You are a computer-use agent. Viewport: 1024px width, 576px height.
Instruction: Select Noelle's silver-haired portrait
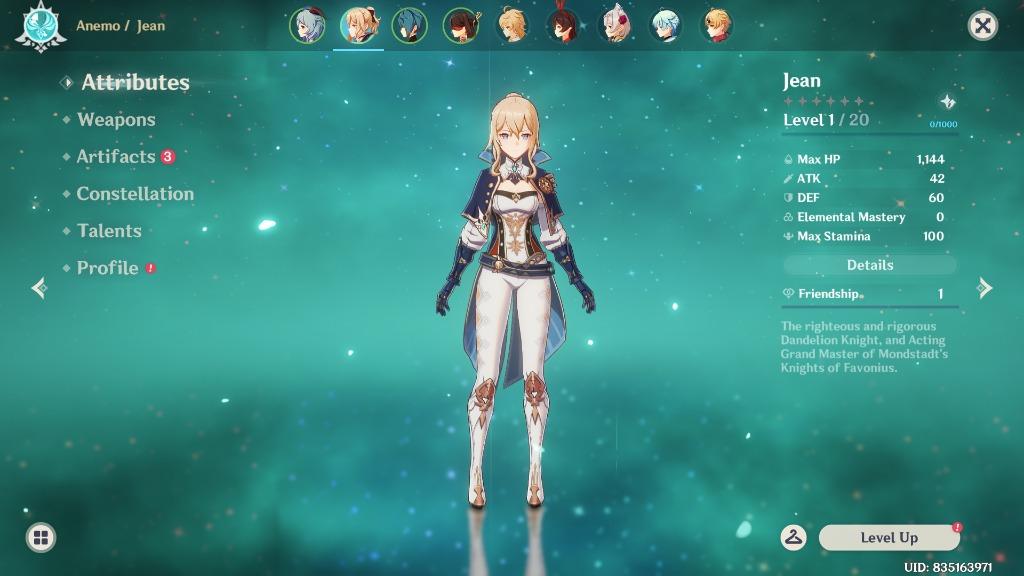click(615, 26)
